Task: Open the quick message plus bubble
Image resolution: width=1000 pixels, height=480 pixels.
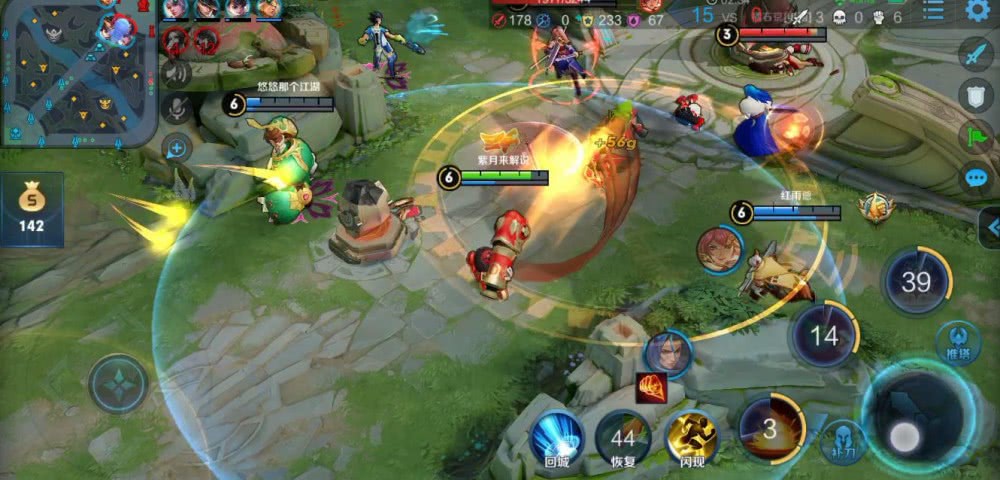Action: [176, 149]
